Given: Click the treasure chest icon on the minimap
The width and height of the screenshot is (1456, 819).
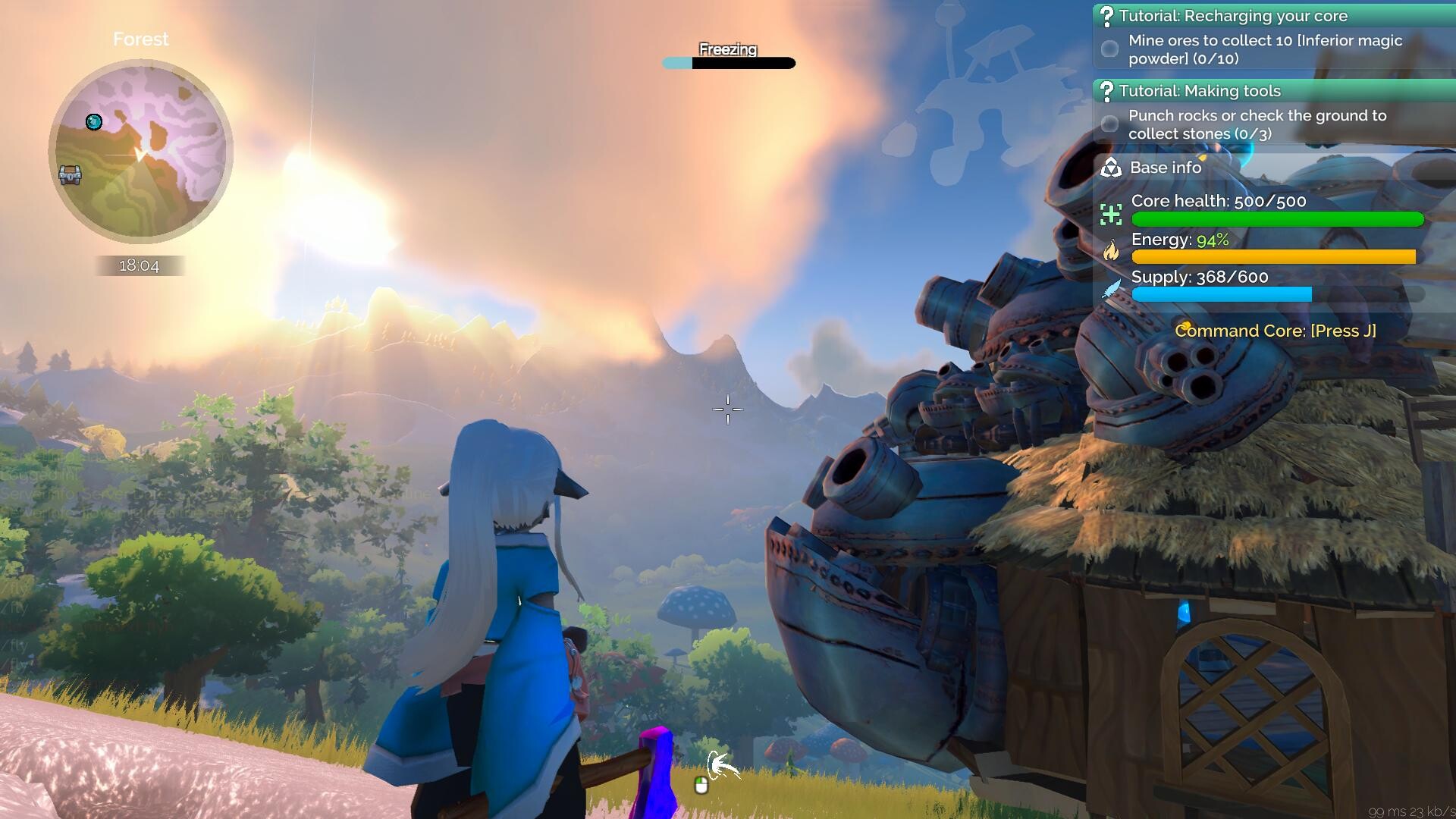Looking at the screenshot, I should pyautogui.click(x=69, y=175).
